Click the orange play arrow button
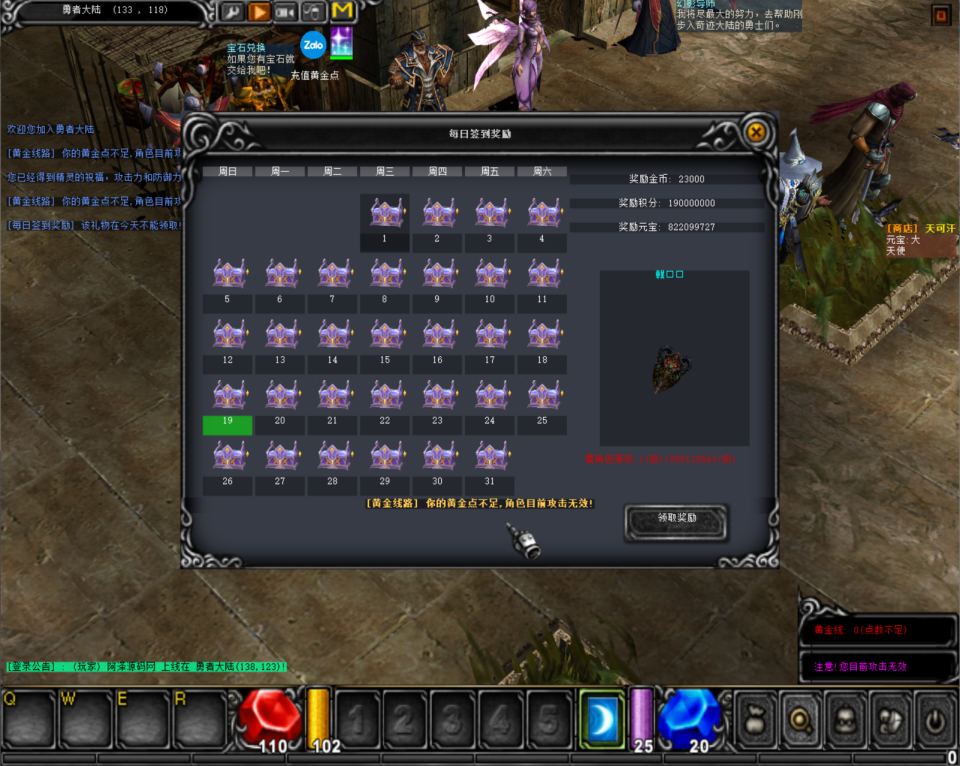 pyautogui.click(x=259, y=12)
